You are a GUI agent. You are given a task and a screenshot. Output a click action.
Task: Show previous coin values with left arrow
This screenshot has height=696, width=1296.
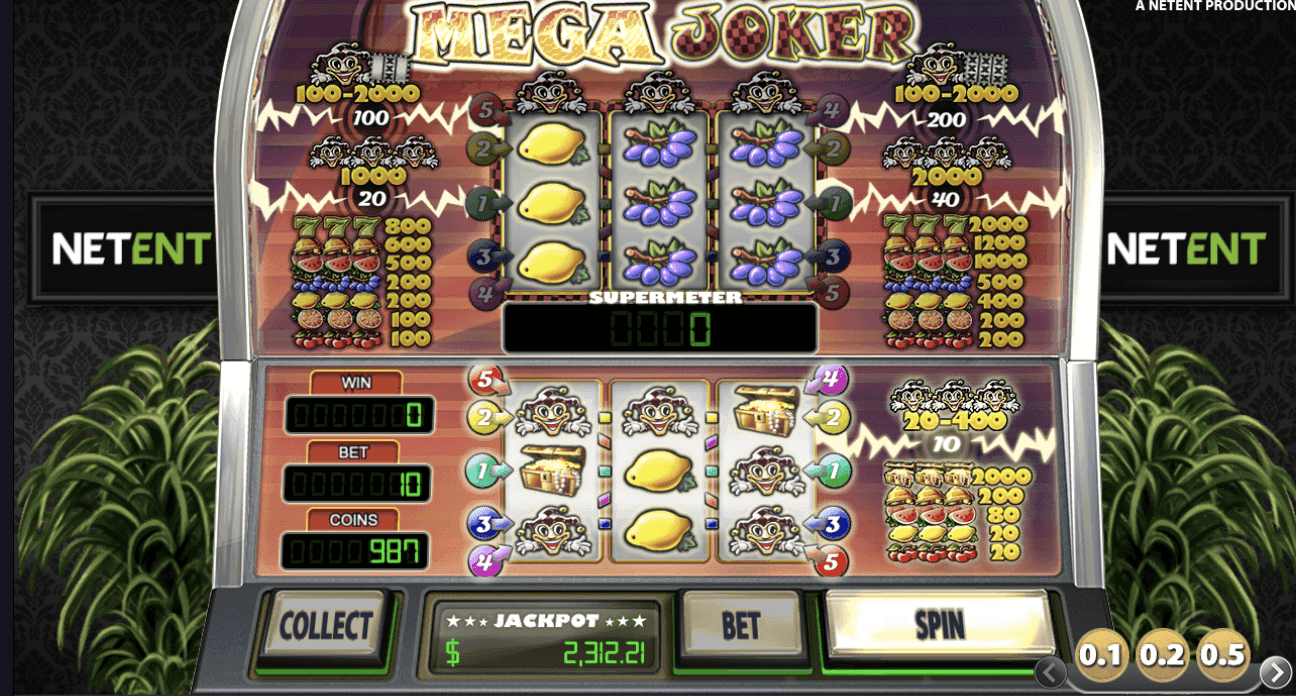(x=1050, y=672)
